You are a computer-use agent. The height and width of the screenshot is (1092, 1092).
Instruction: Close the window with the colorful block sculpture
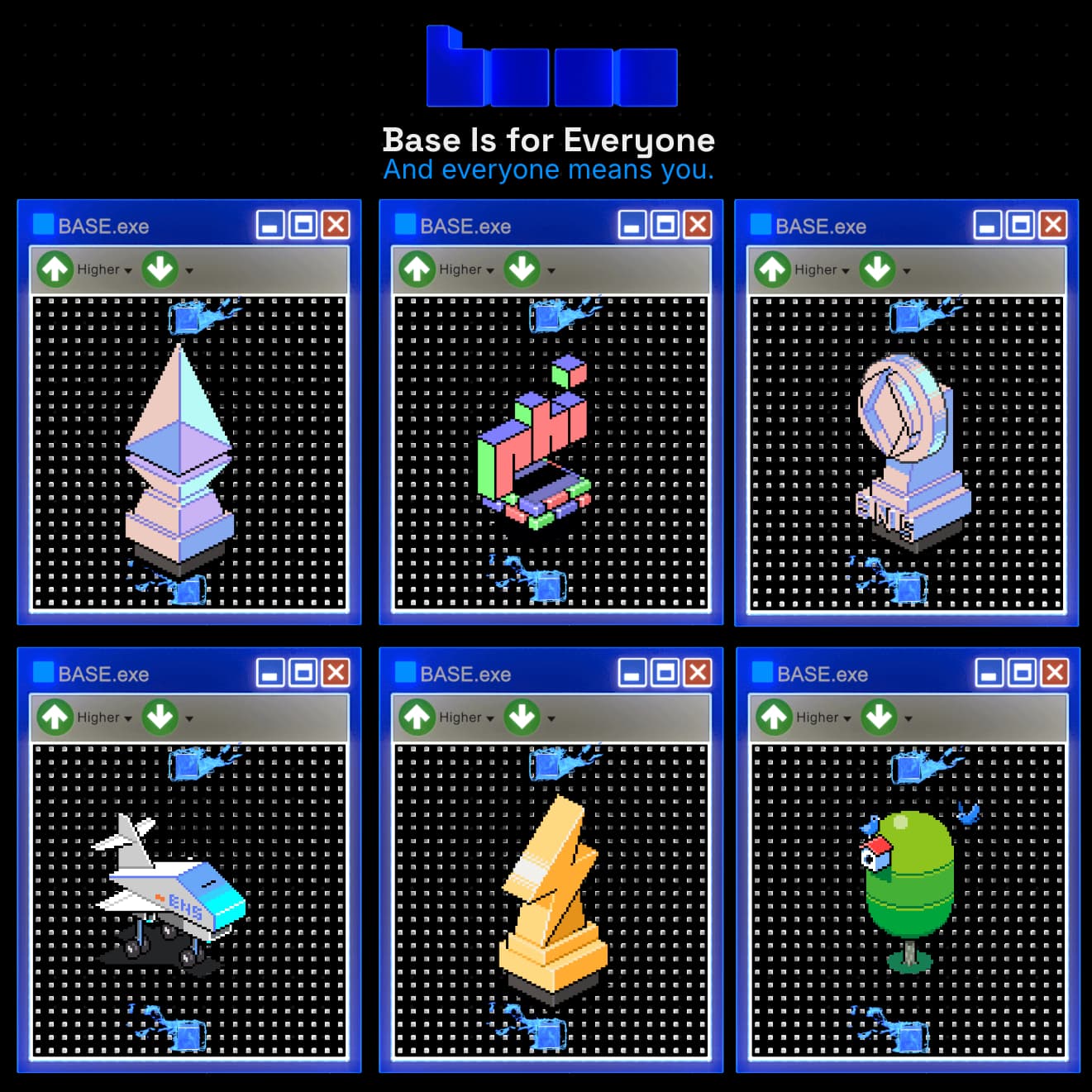pos(698,225)
